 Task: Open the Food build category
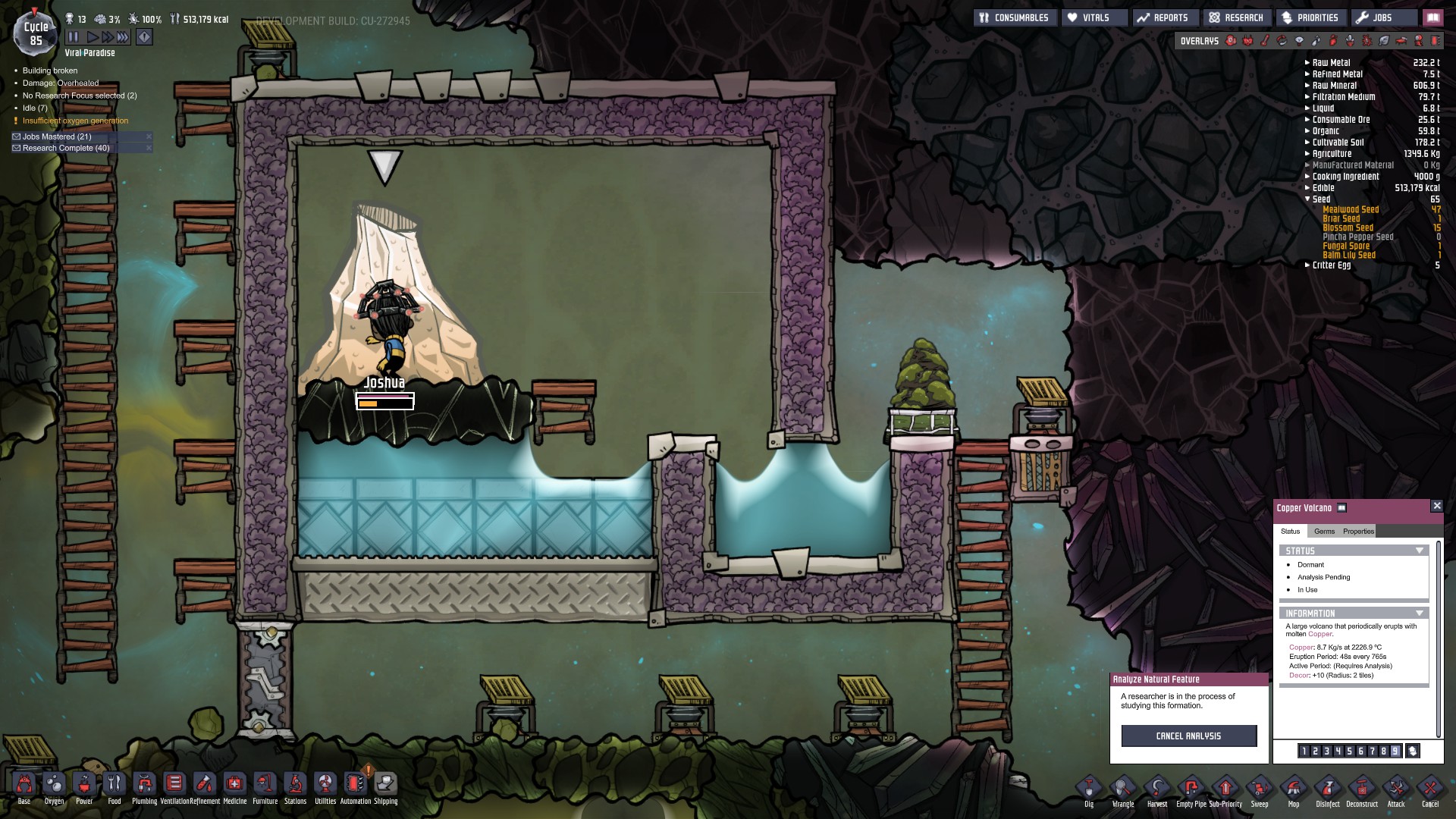[113, 786]
